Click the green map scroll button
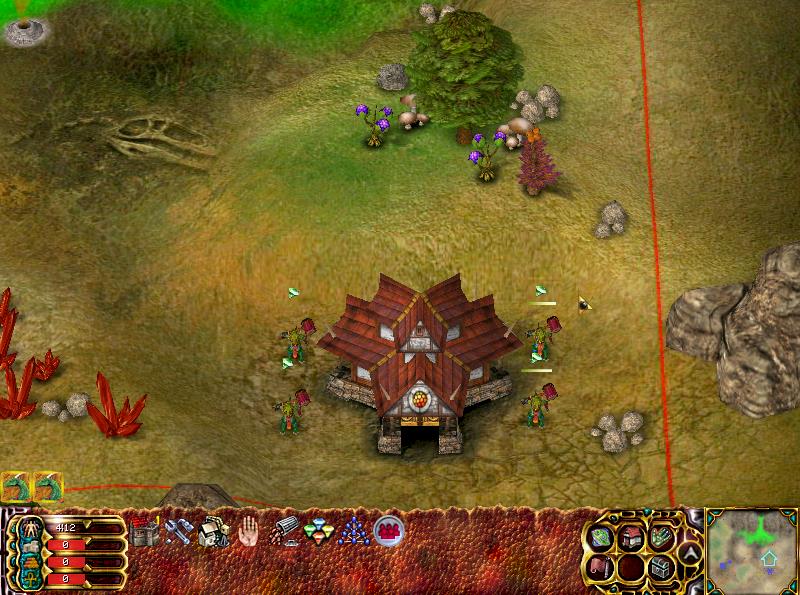 [601, 539]
